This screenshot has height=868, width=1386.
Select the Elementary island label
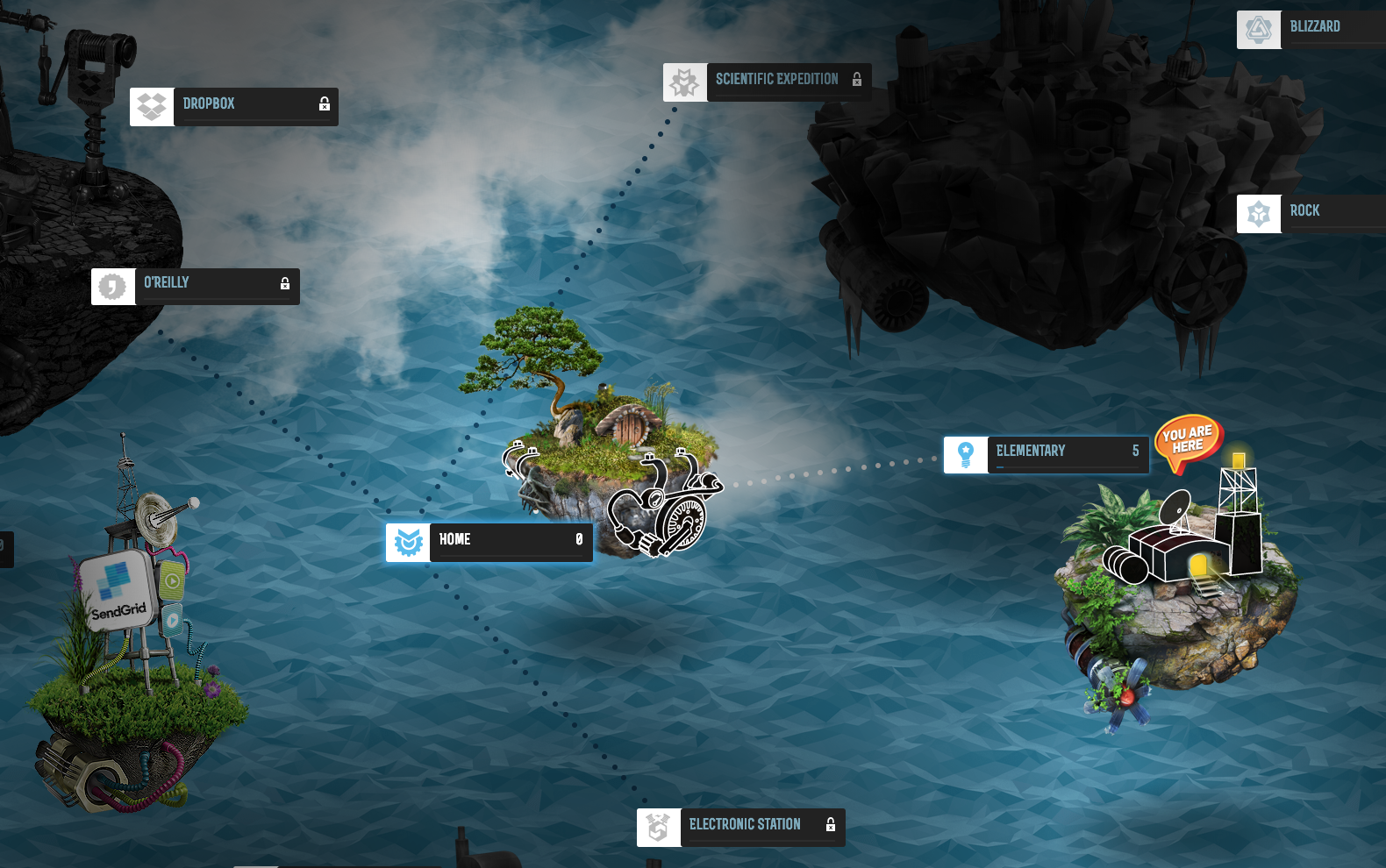coord(1047,454)
